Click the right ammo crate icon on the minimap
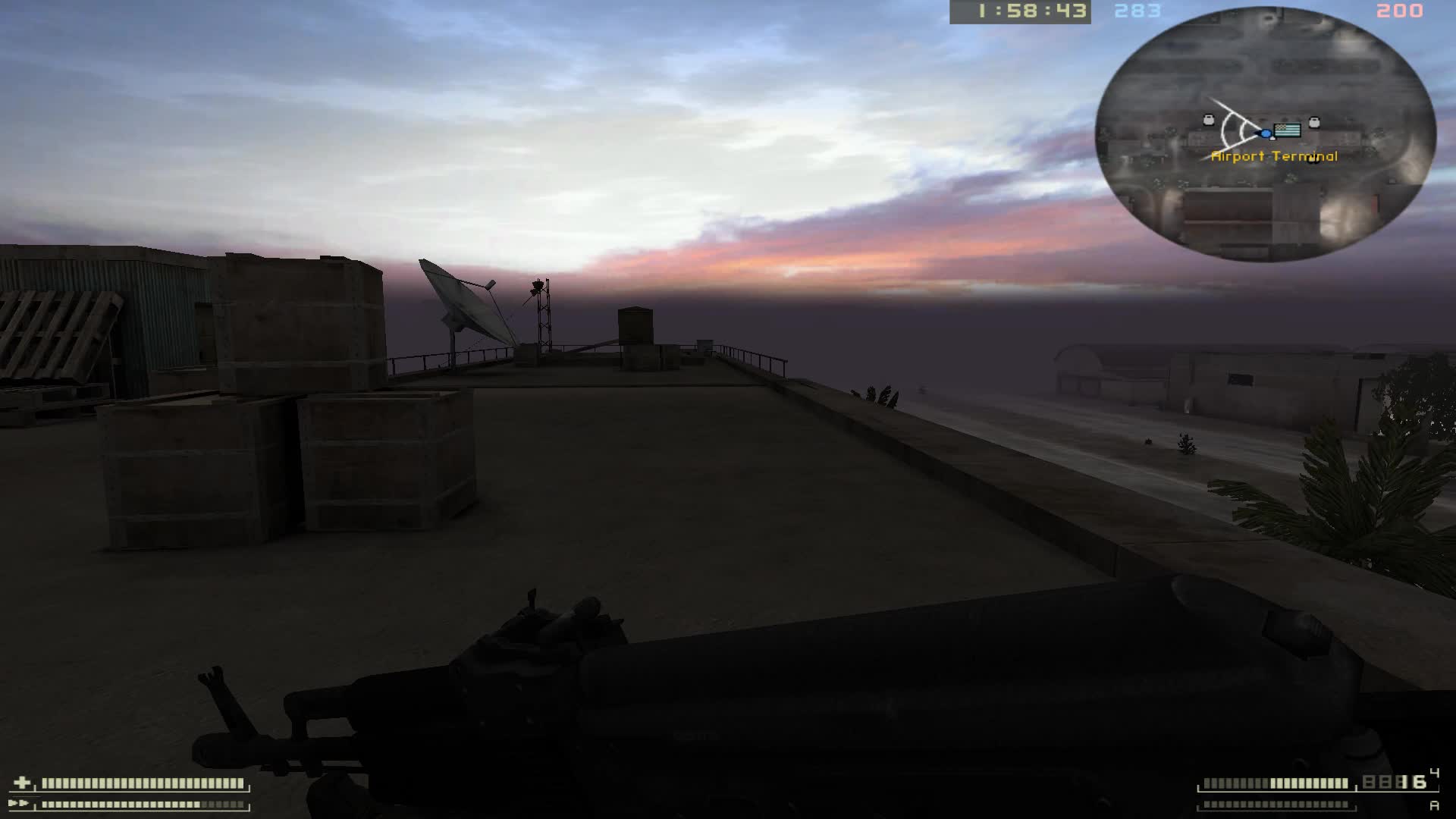This screenshot has height=819, width=1456. coord(1314,122)
